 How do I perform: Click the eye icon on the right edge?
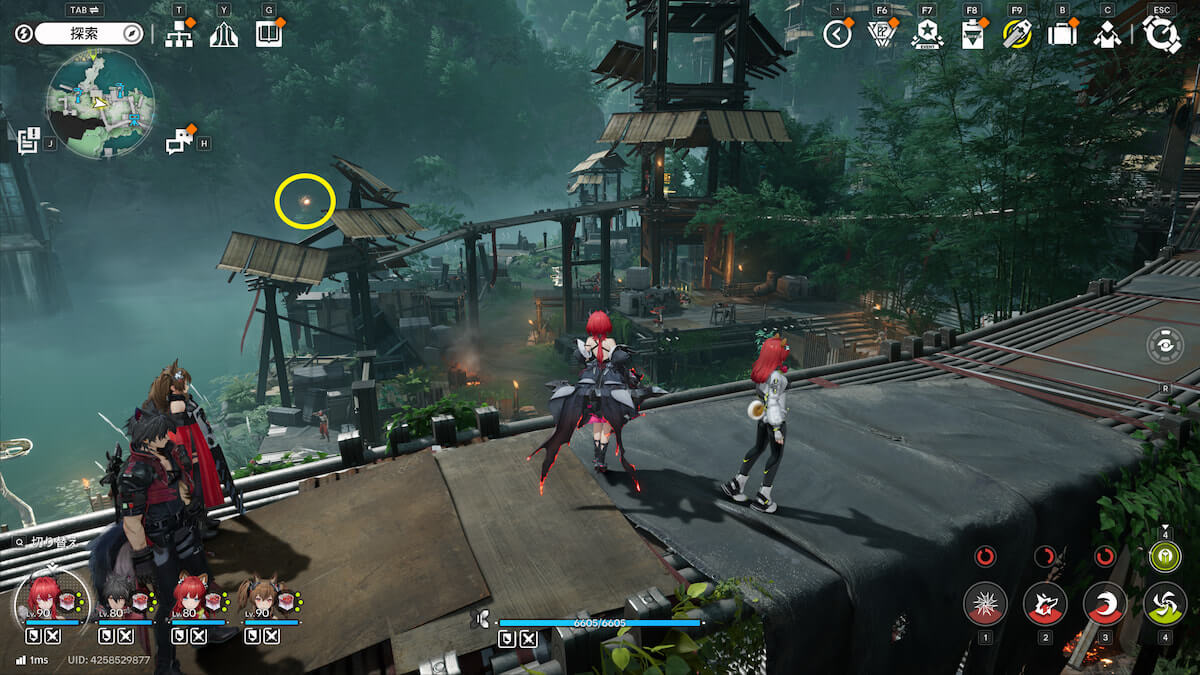[x=1166, y=346]
